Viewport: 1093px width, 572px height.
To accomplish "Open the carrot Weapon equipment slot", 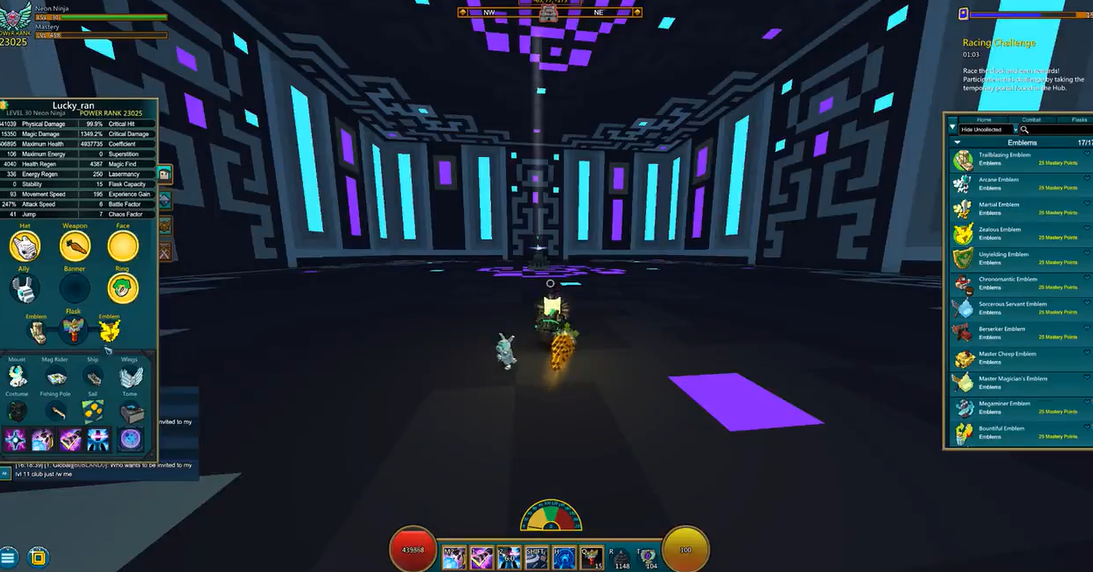I will click(x=74, y=246).
